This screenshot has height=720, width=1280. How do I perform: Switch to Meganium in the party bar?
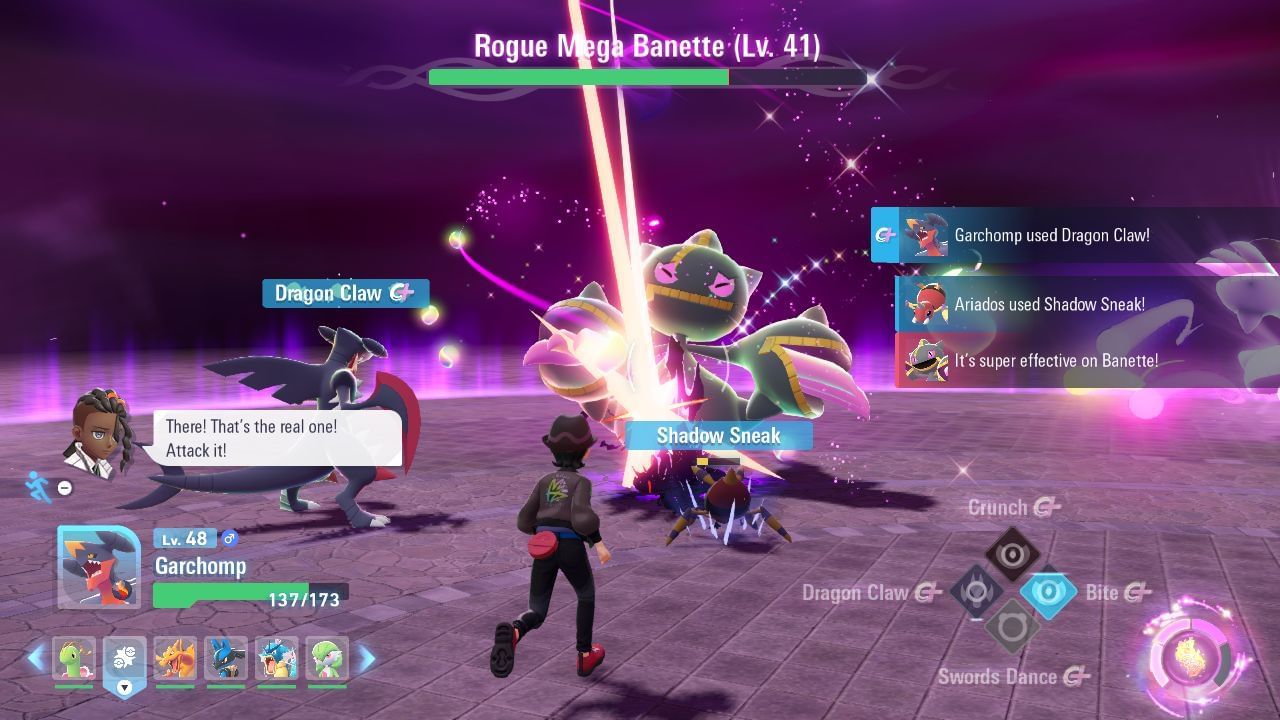click(74, 658)
